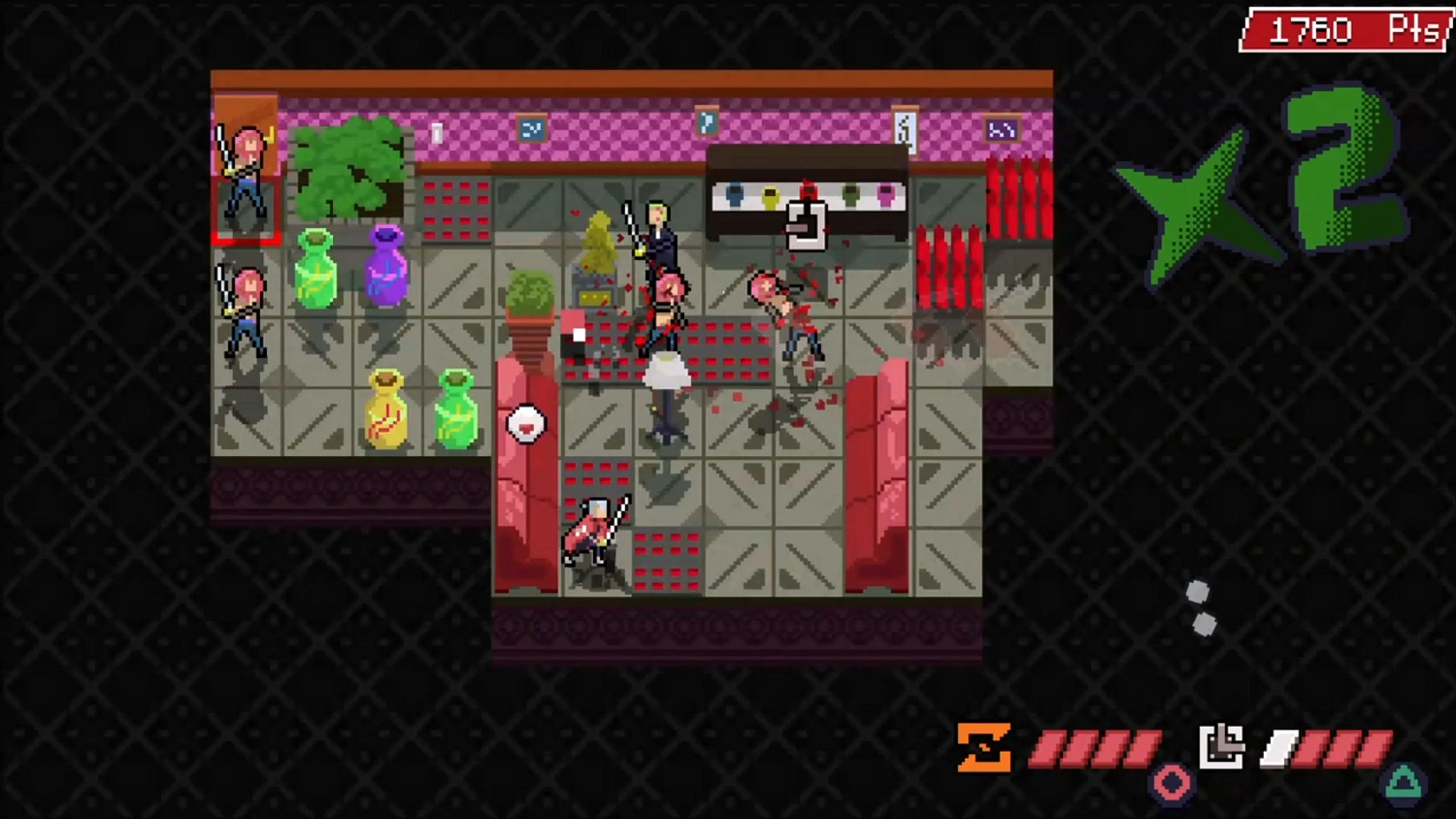Click the heart speech bubble
The image size is (1456, 819).
(x=527, y=423)
